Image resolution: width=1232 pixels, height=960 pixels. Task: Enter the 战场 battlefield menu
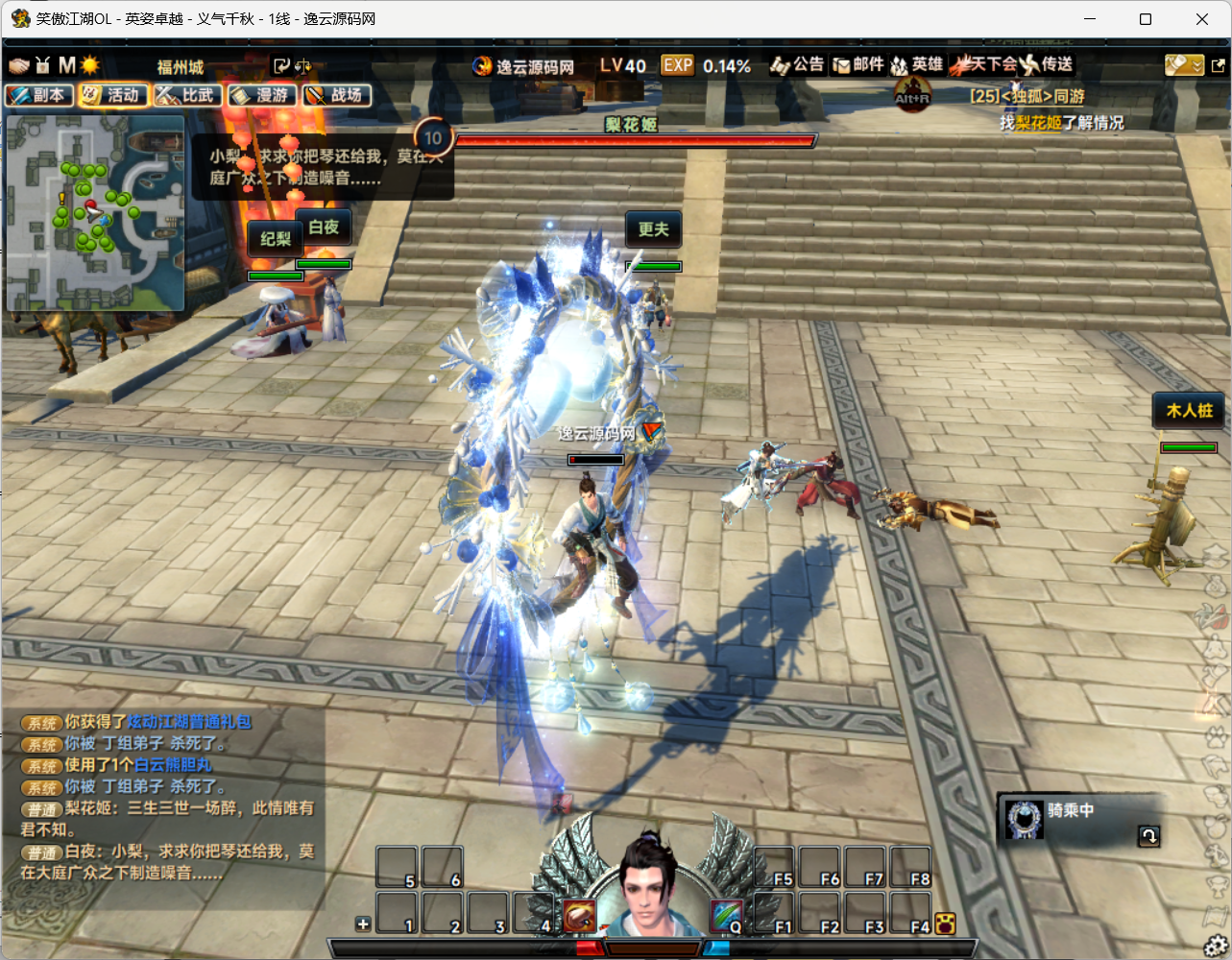click(x=336, y=95)
